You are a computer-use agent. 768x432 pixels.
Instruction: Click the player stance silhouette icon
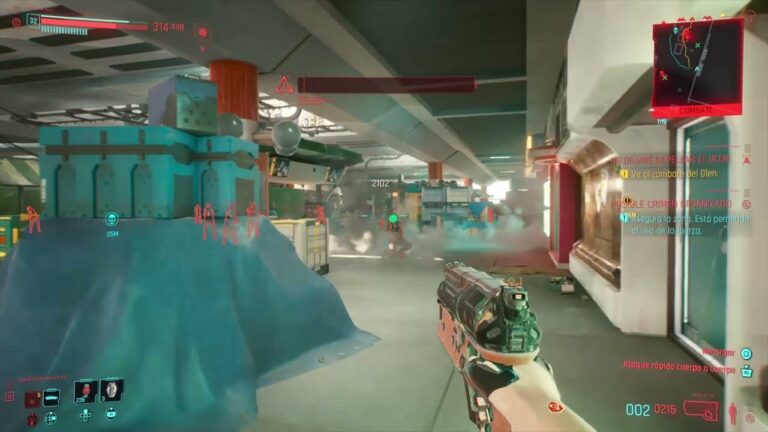(735, 410)
